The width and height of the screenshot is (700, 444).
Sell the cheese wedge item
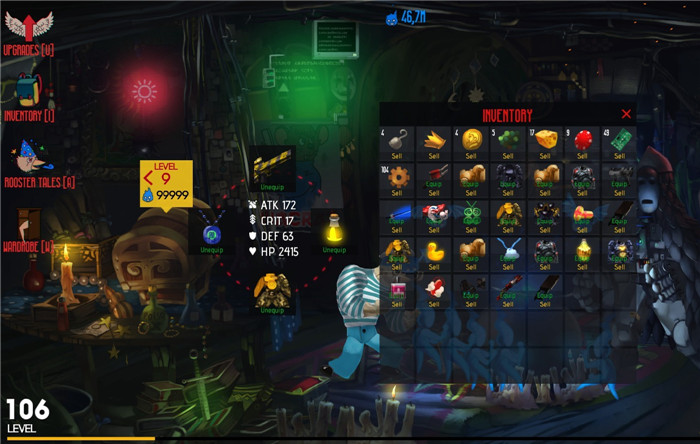546,157
